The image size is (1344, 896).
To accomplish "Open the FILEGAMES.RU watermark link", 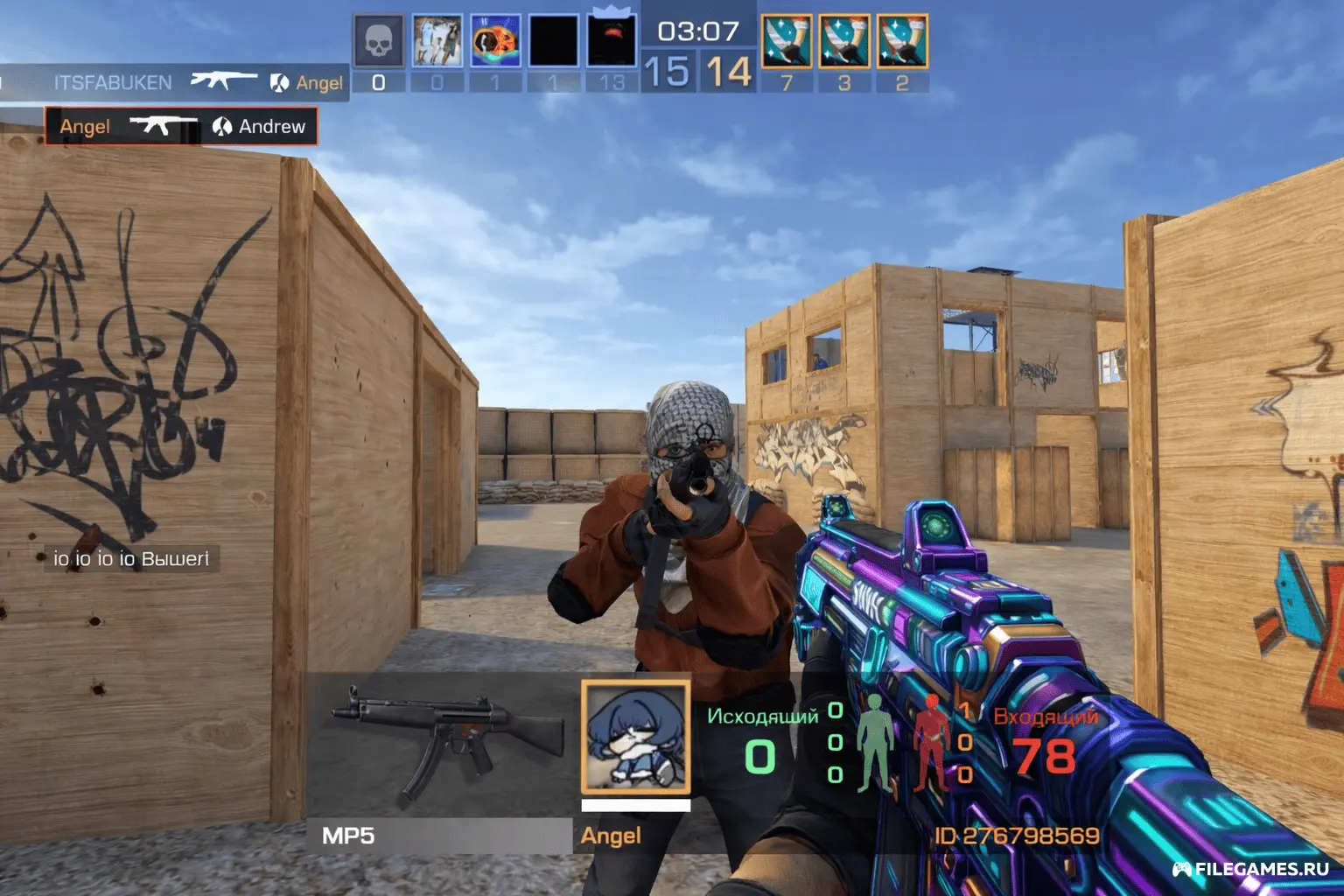I will [x=1251, y=869].
